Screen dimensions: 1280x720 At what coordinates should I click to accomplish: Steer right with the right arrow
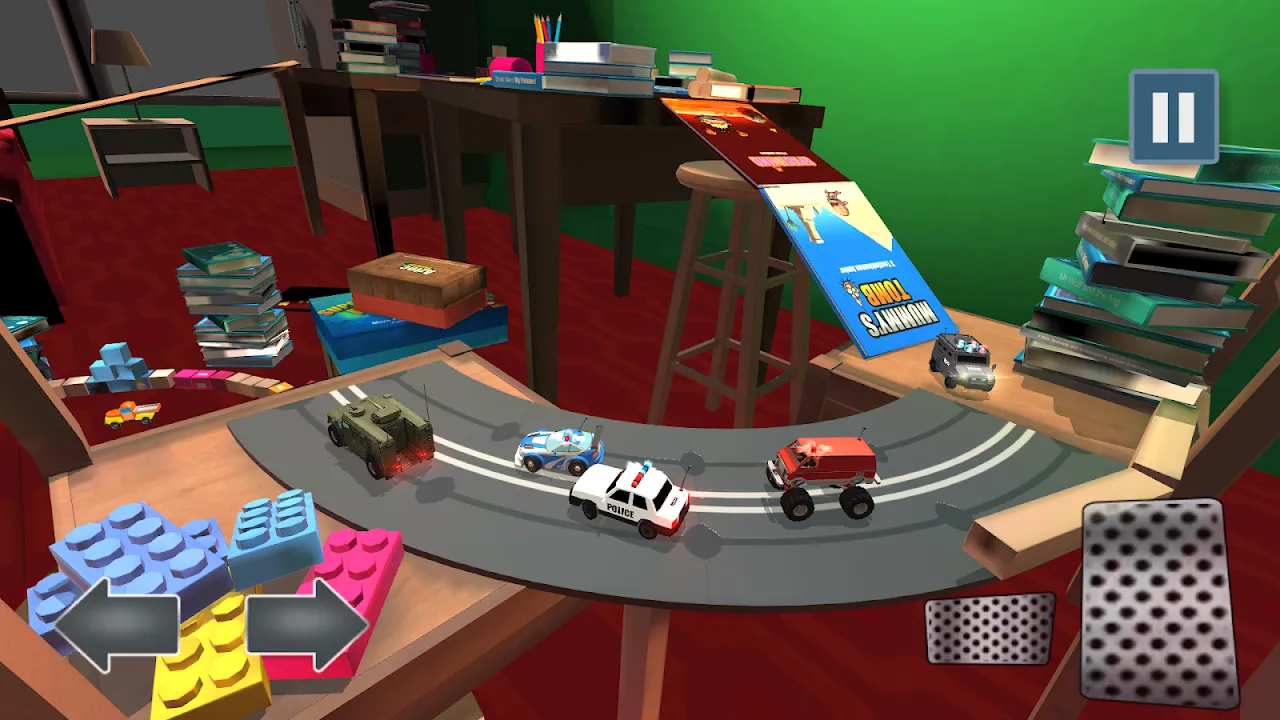point(307,625)
